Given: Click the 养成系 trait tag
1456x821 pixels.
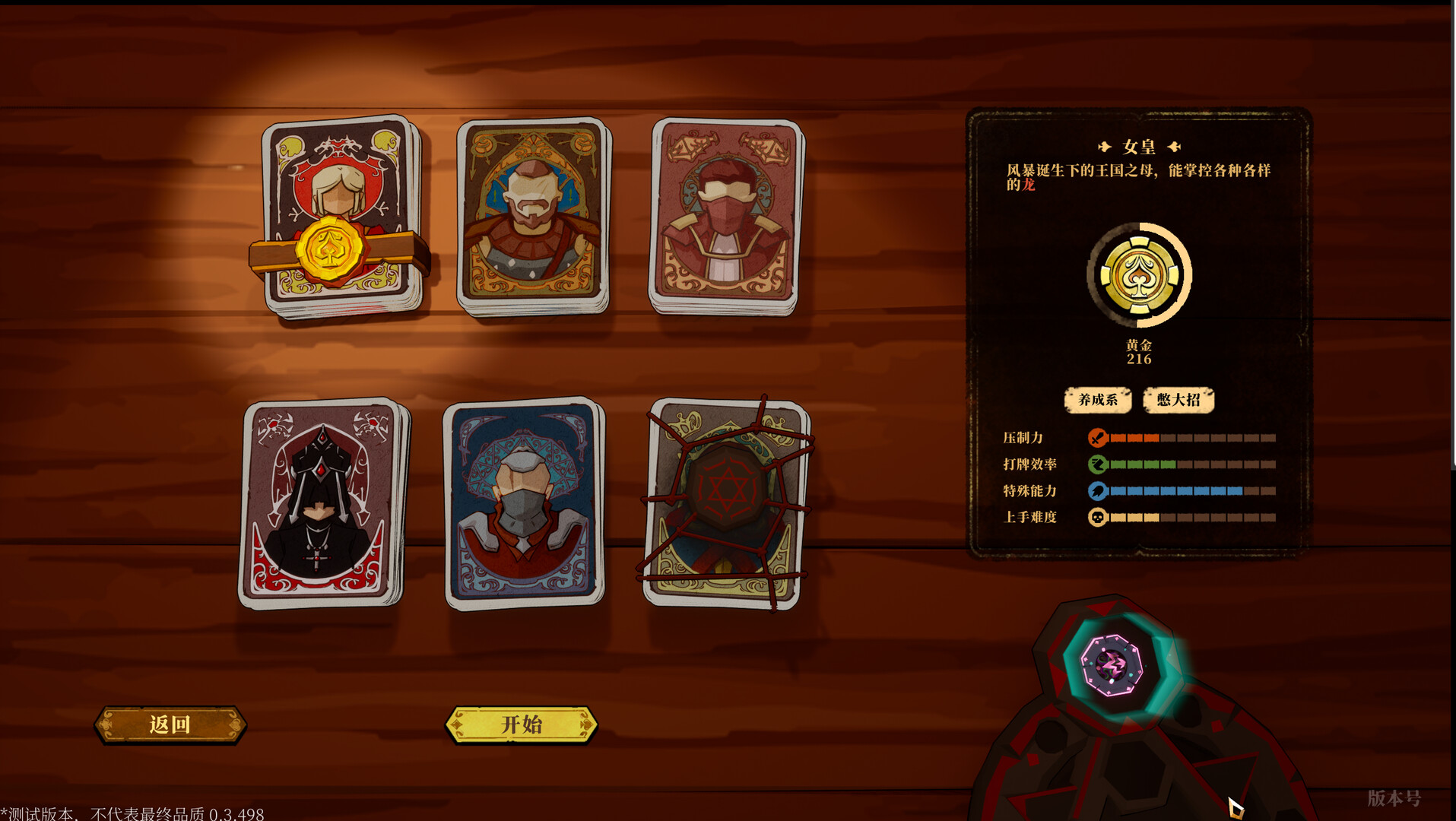Looking at the screenshot, I should [1097, 400].
